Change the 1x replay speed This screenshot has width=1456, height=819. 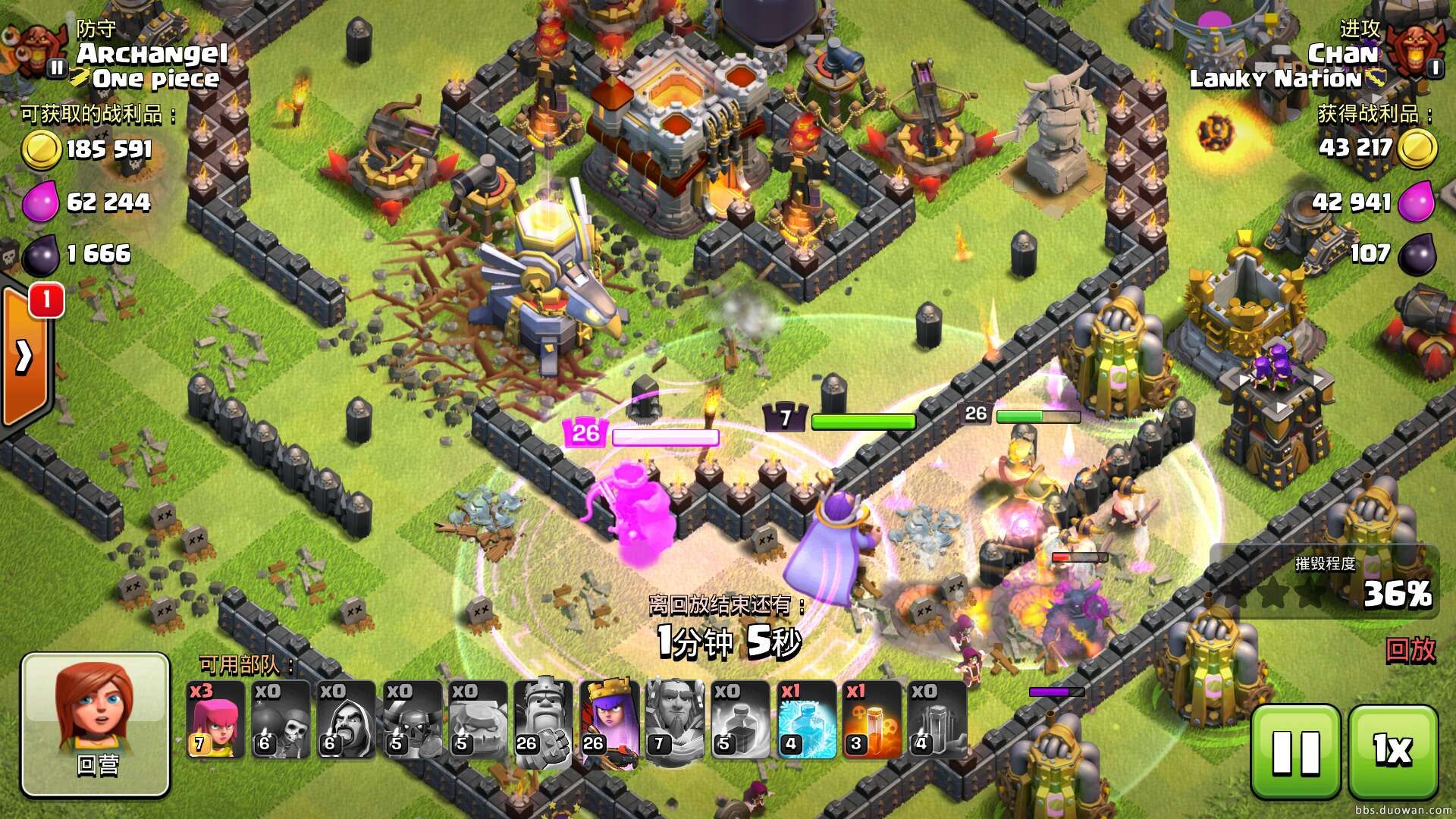1393,751
